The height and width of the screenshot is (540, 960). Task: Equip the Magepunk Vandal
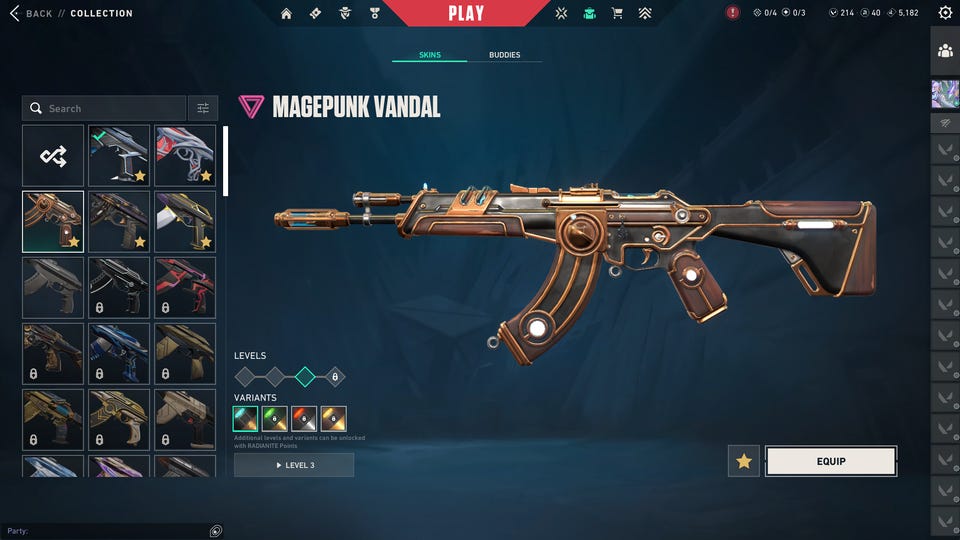[x=830, y=461]
